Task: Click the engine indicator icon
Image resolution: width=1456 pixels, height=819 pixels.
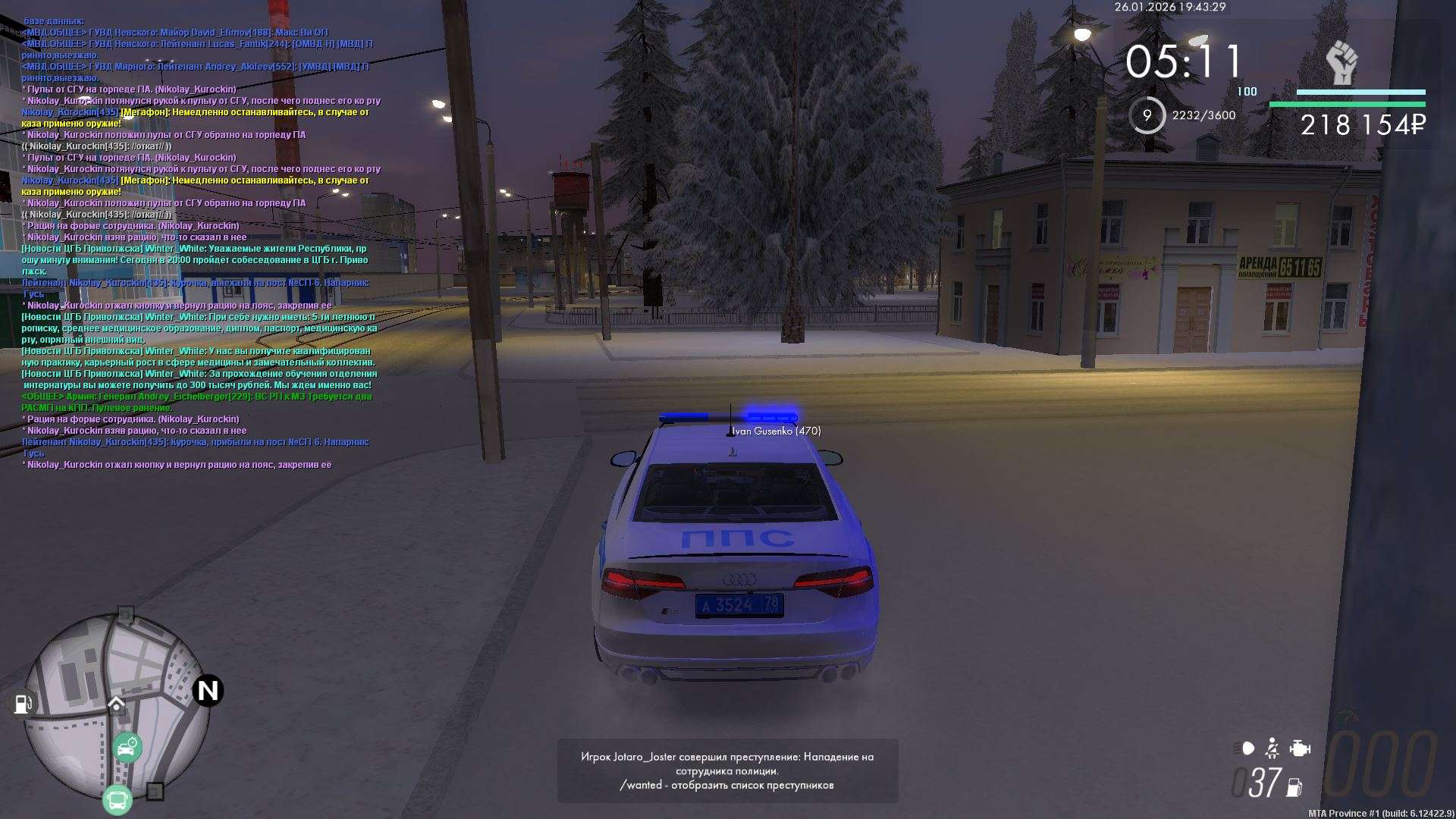Action: (x=1300, y=748)
